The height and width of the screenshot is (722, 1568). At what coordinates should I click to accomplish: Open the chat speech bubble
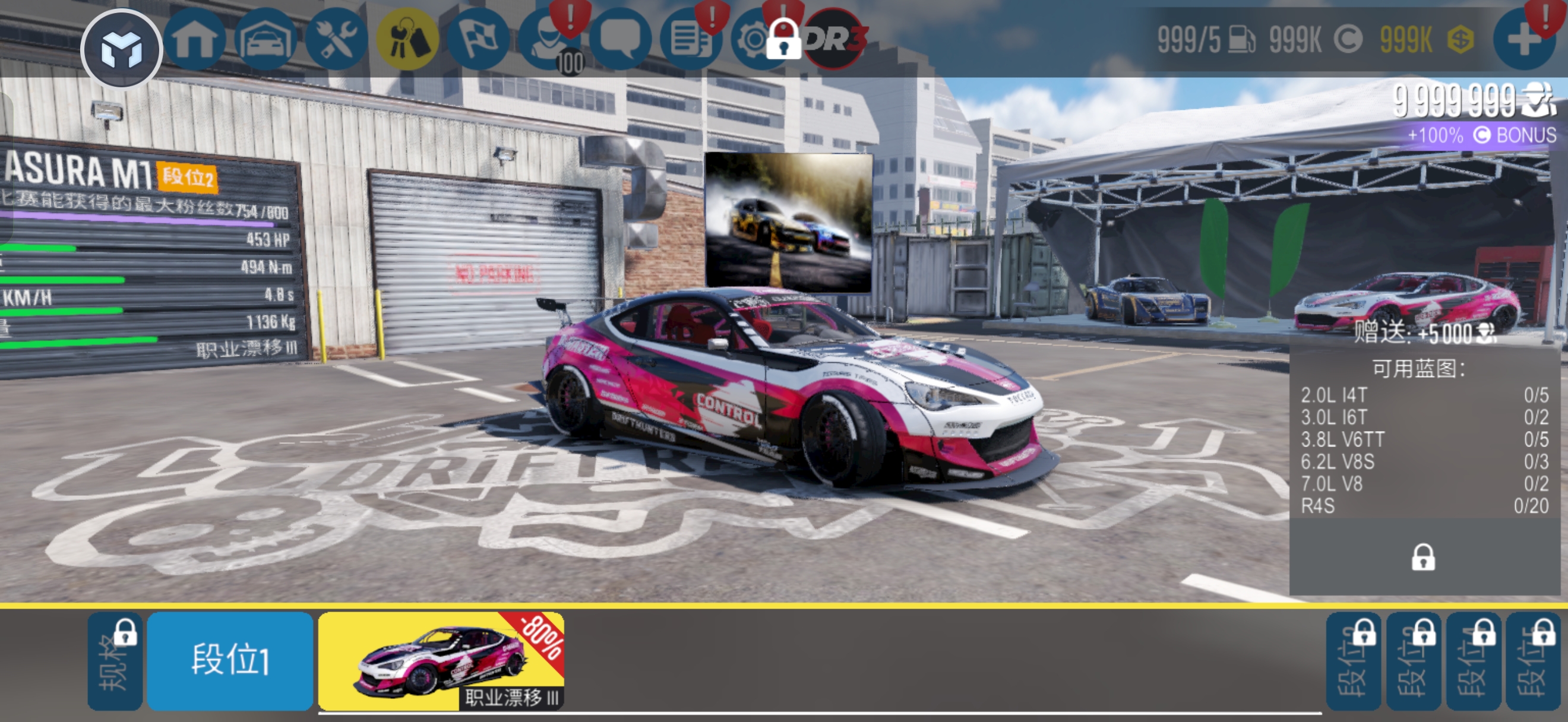pyautogui.click(x=619, y=40)
